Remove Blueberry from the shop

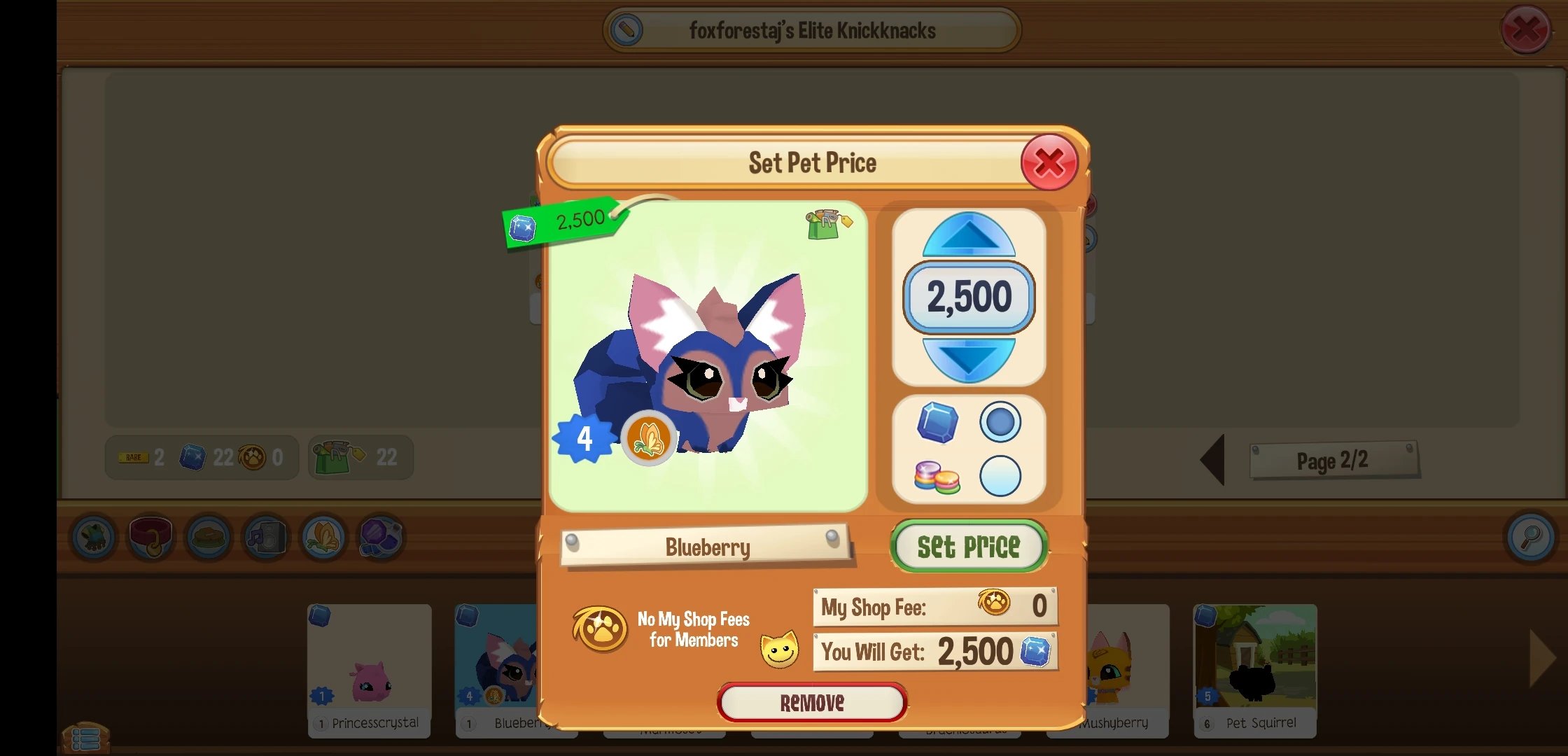811,702
